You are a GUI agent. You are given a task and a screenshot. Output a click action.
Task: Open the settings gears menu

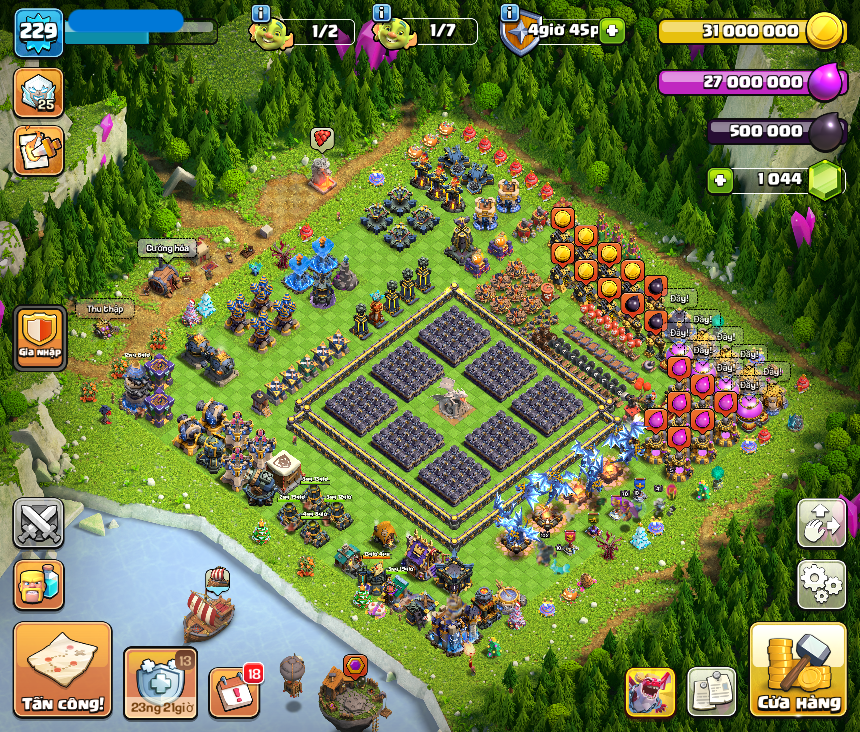click(821, 584)
